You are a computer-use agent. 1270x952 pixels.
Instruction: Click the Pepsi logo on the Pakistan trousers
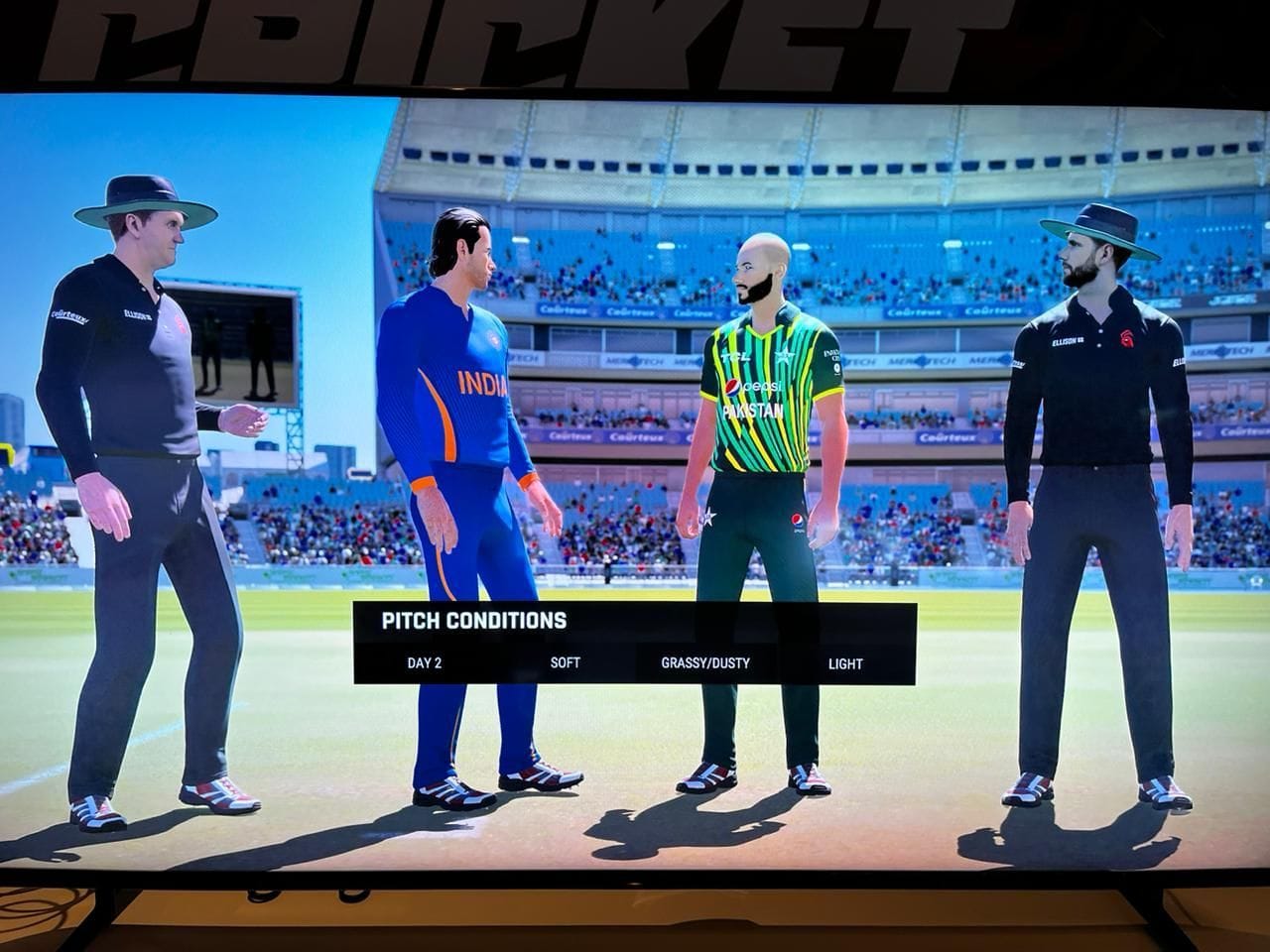[x=798, y=520]
